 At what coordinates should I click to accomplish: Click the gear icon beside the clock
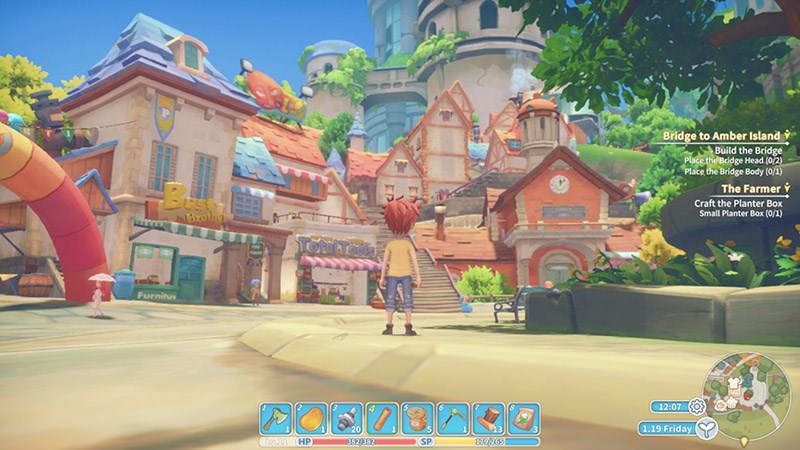coord(697,406)
